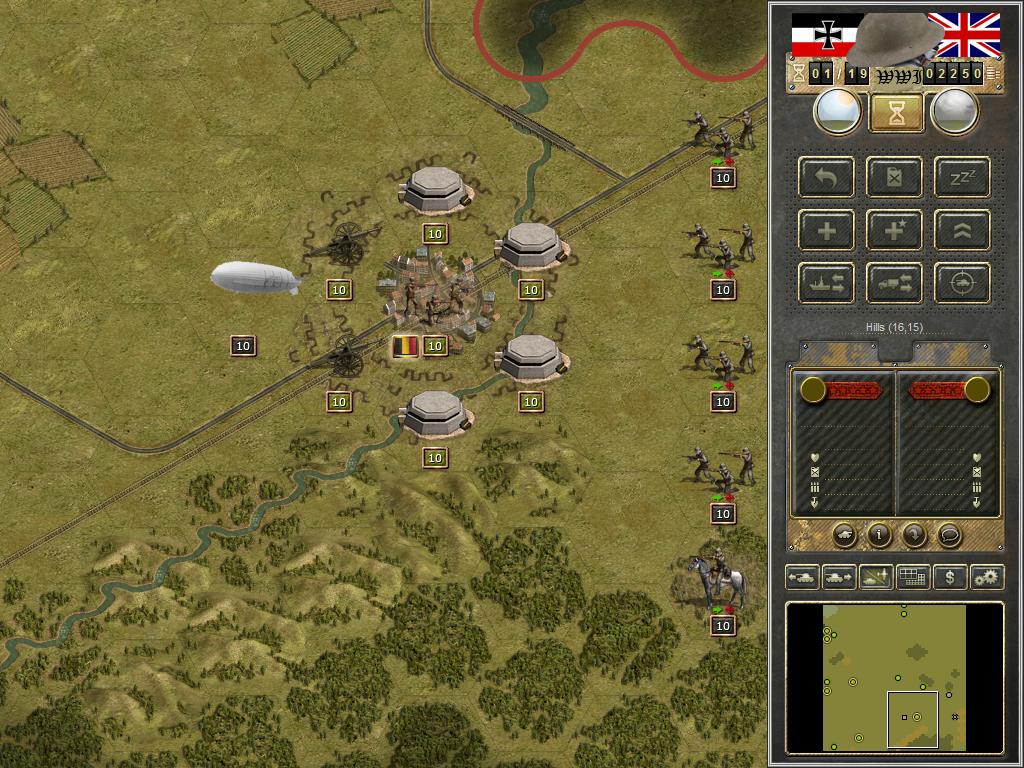The width and height of the screenshot is (1024, 768).
Task: Open the strategic map grid button
Action: click(912, 577)
